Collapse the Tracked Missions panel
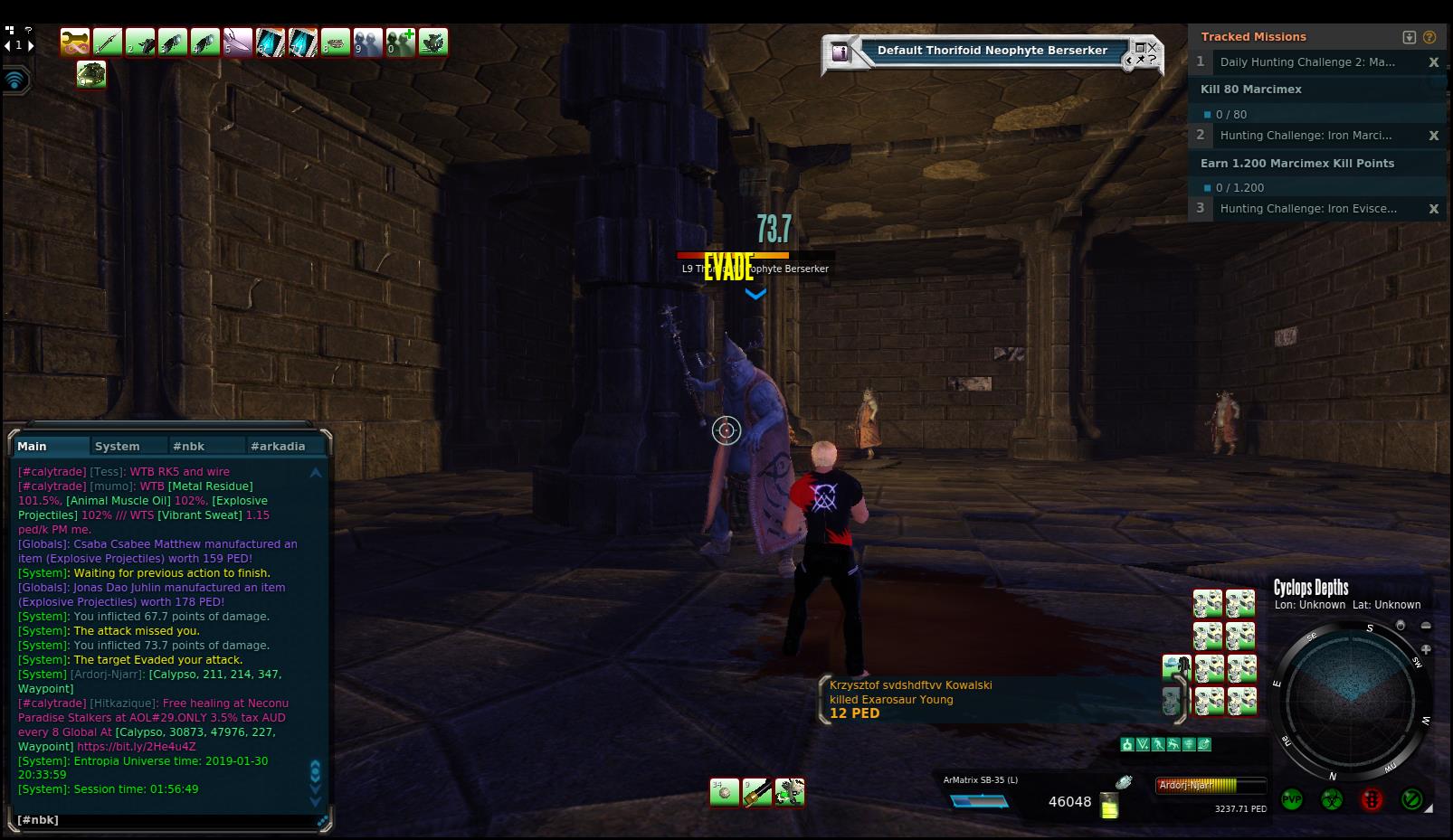1453x840 pixels. pos(1409,37)
